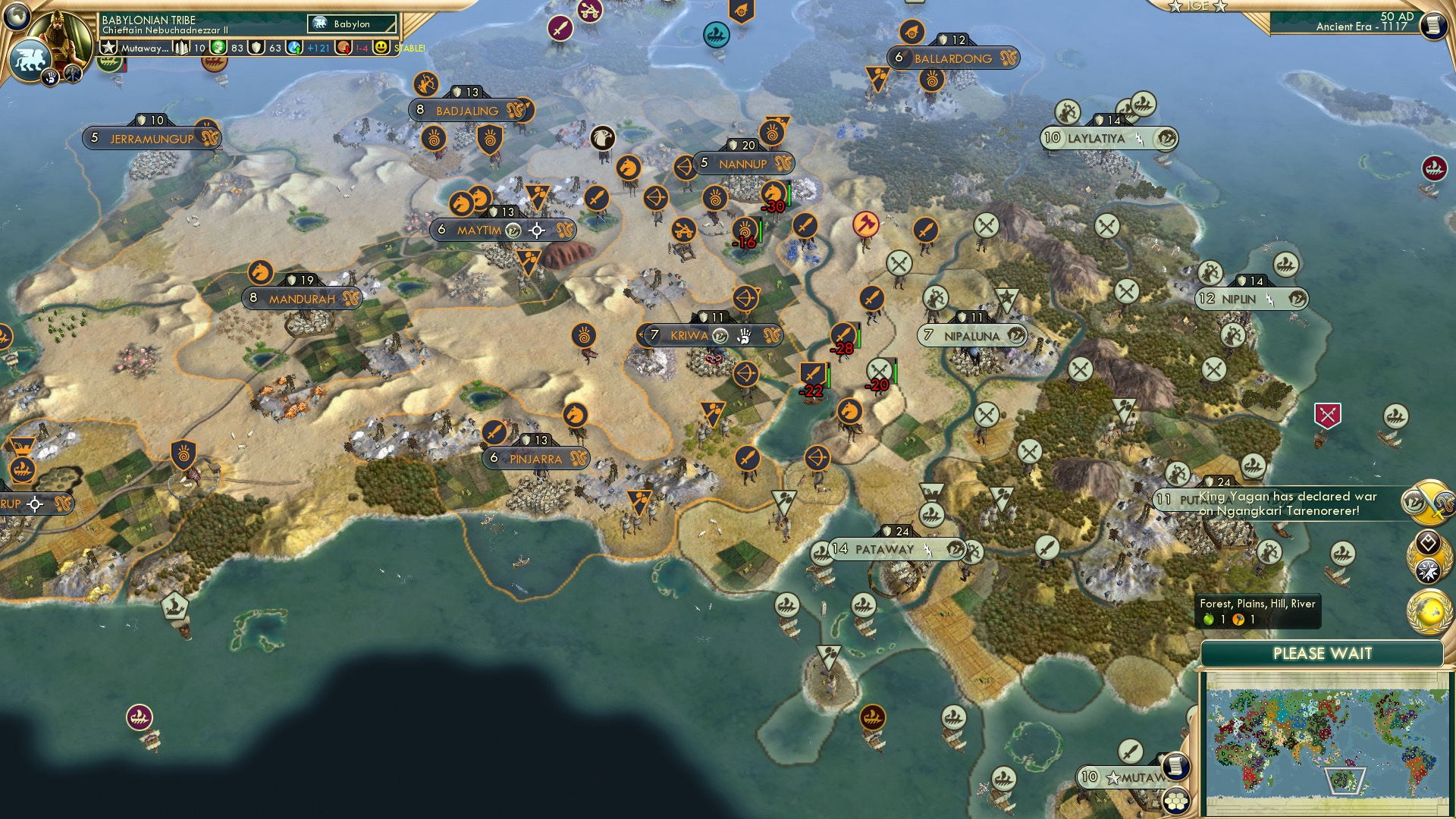Toggle the strategic view globe button top-left

(x=16, y=15)
